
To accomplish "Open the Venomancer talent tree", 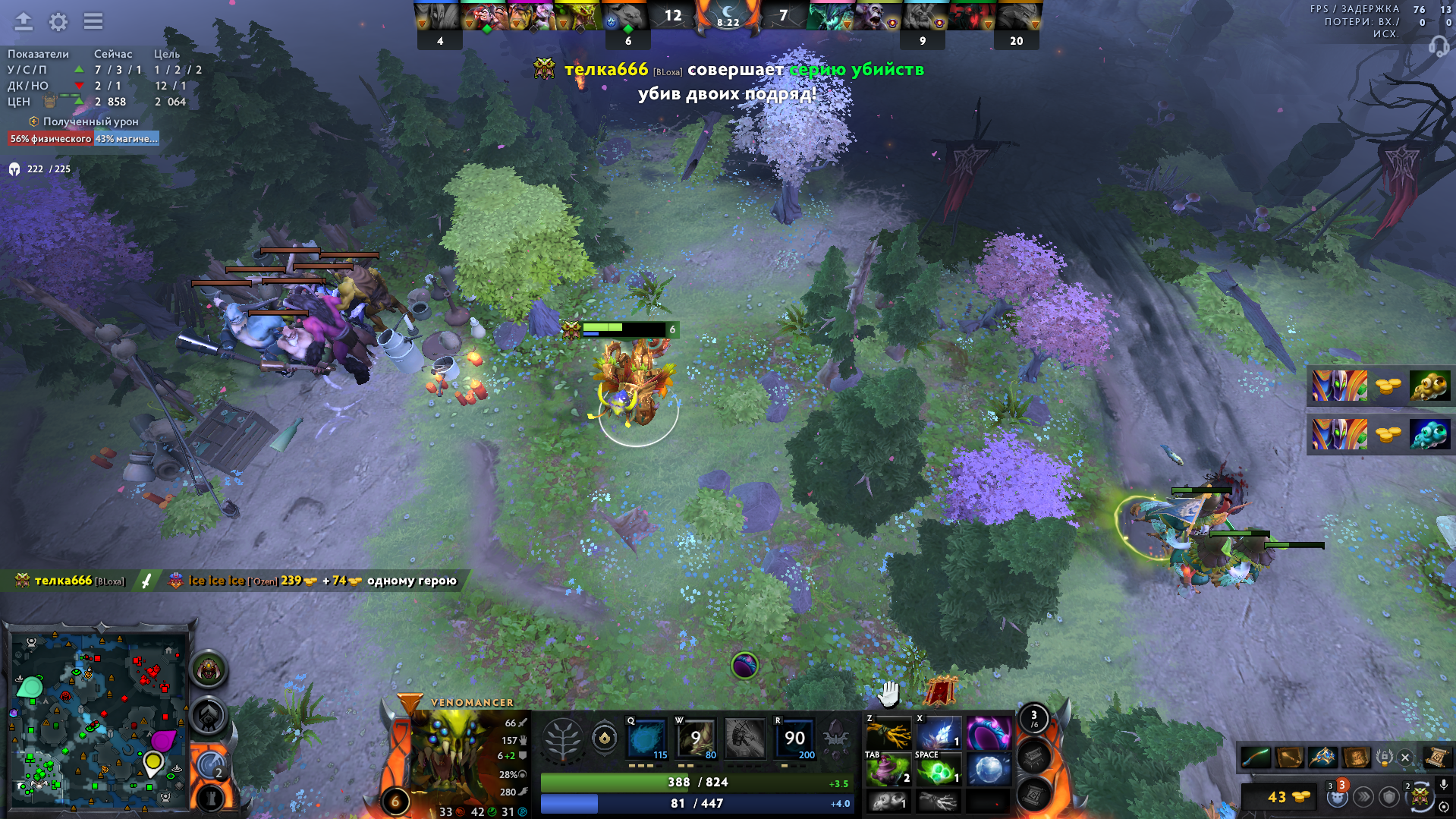I will coord(563,738).
